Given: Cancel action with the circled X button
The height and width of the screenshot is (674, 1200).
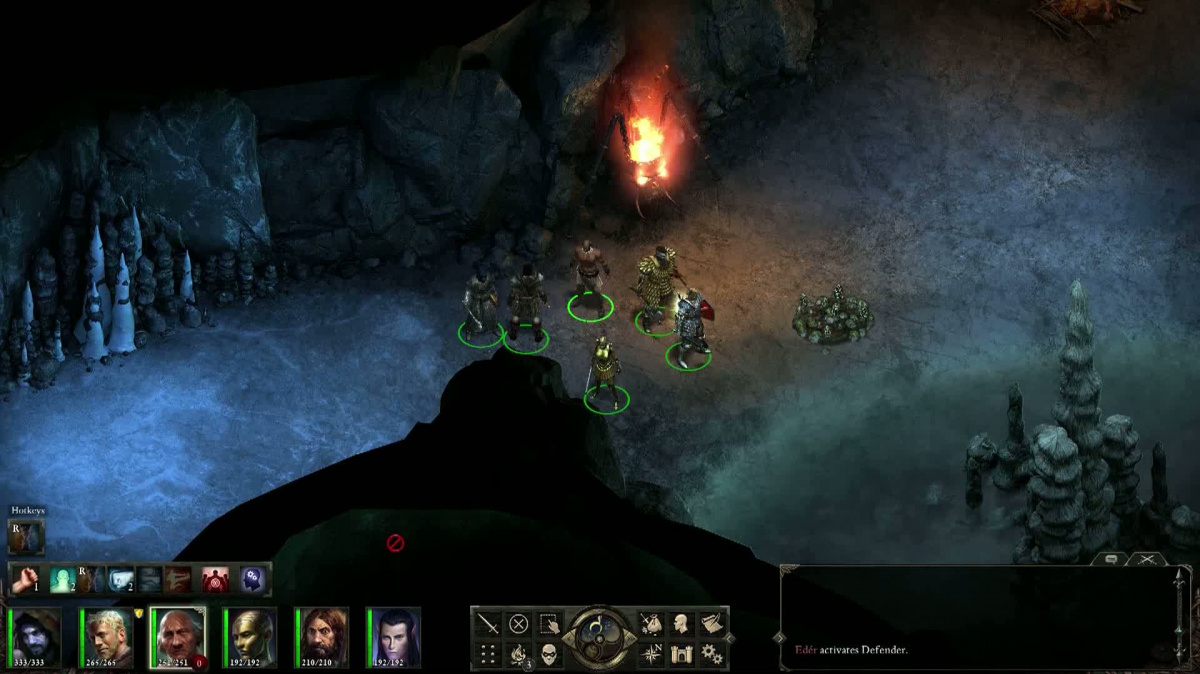Looking at the screenshot, I should 518,624.
